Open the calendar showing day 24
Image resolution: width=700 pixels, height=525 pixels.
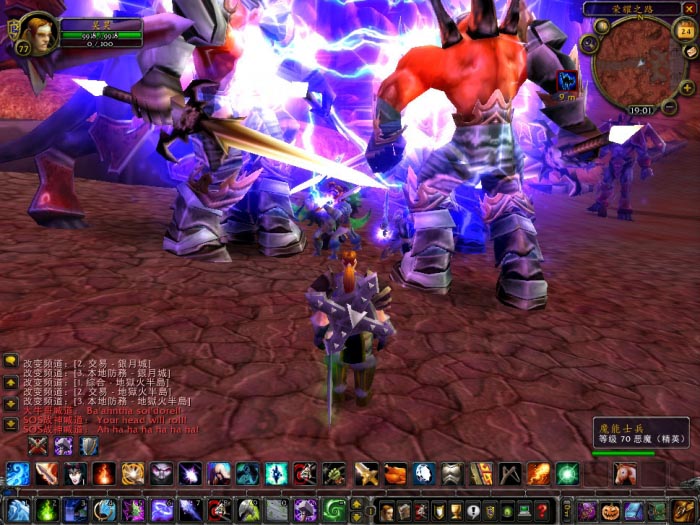coord(686,30)
